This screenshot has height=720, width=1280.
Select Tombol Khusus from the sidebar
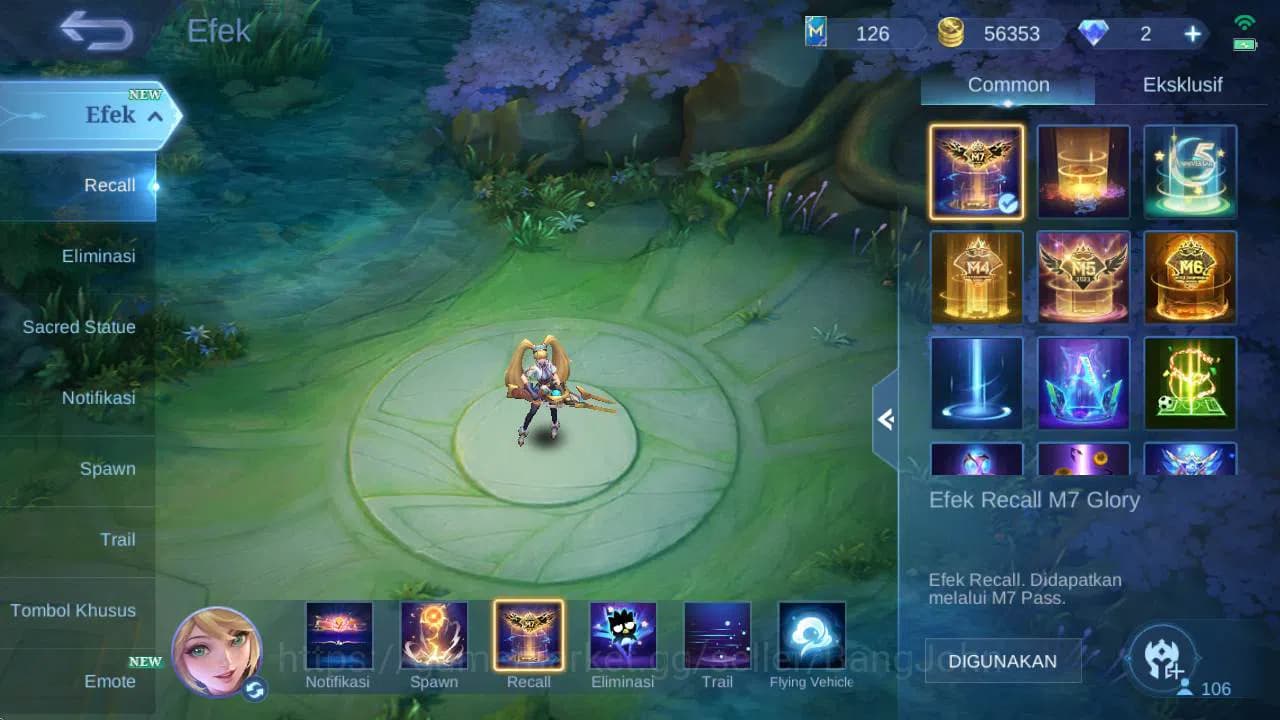(75, 610)
